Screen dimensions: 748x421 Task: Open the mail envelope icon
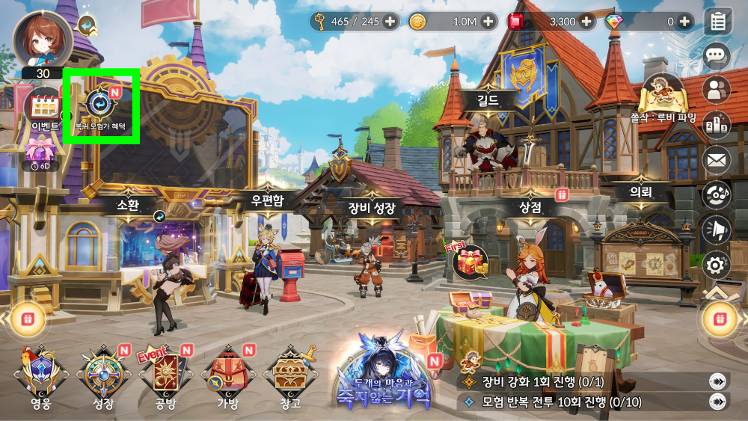pos(716,158)
